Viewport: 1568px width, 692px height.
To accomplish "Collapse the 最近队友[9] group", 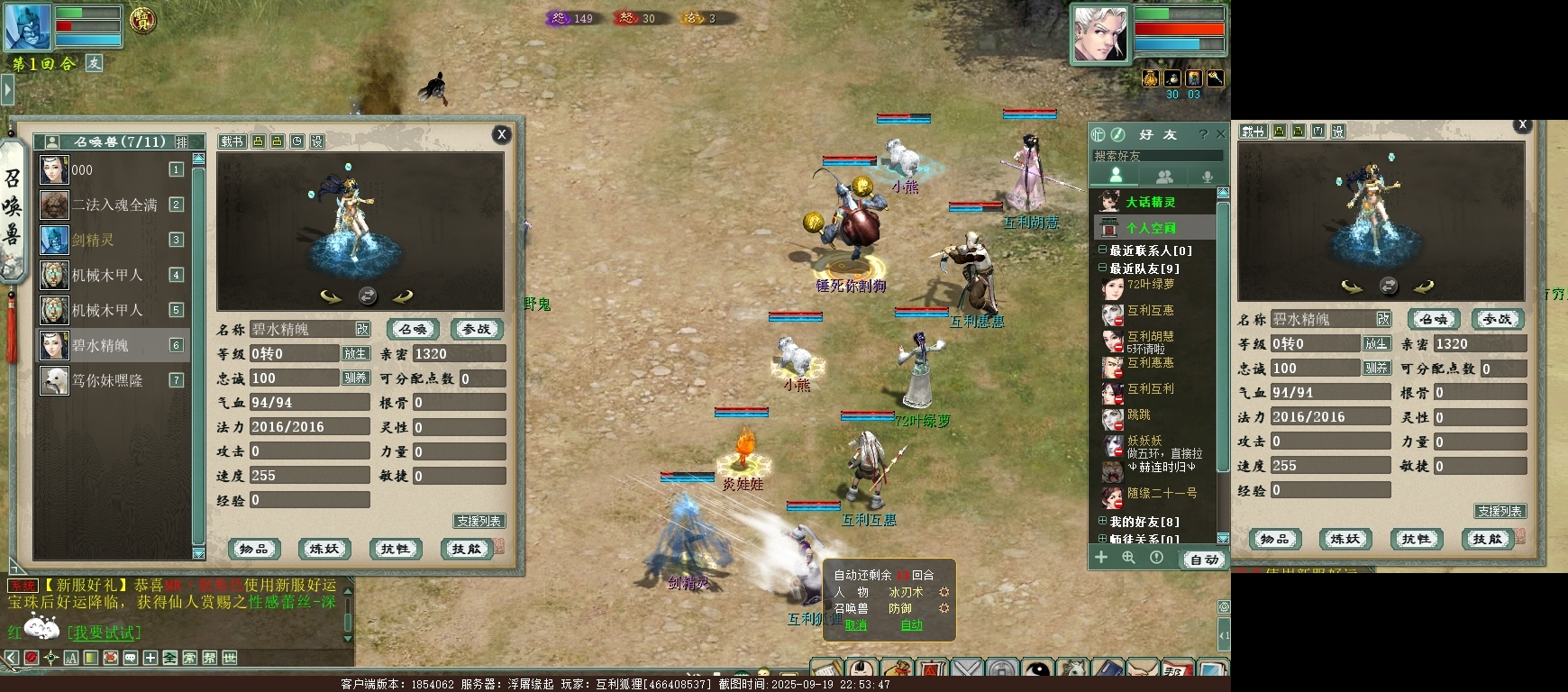I will 1102,268.
